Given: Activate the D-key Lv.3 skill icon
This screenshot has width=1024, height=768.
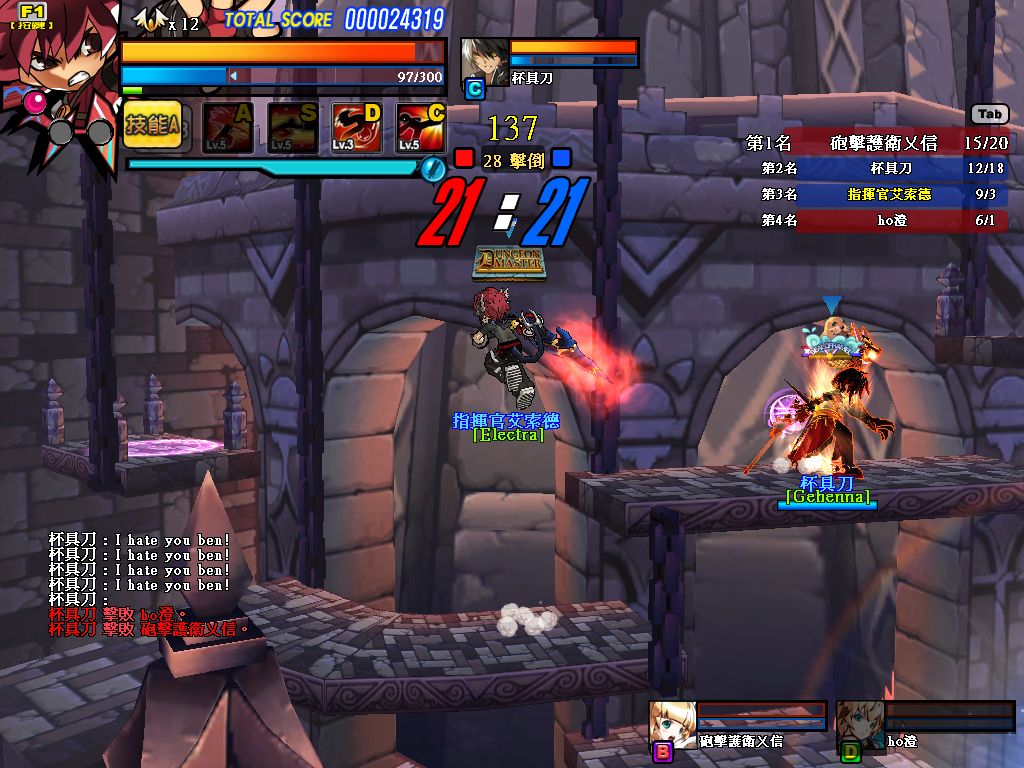Looking at the screenshot, I should [357, 127].
